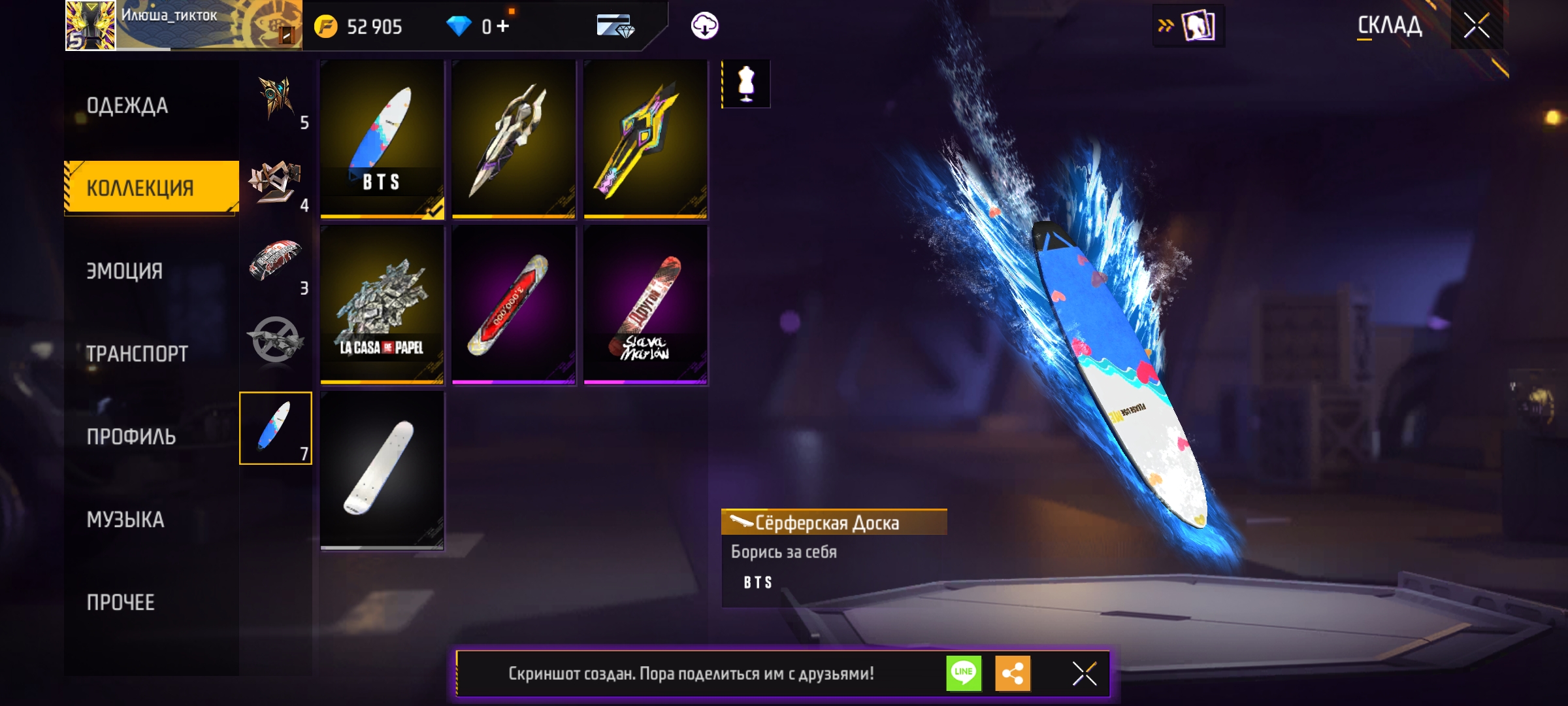Viewport: 1568px width, 706px height.
Task: Tap the orange share screenshot button
Action: [x=1013, y=673]
